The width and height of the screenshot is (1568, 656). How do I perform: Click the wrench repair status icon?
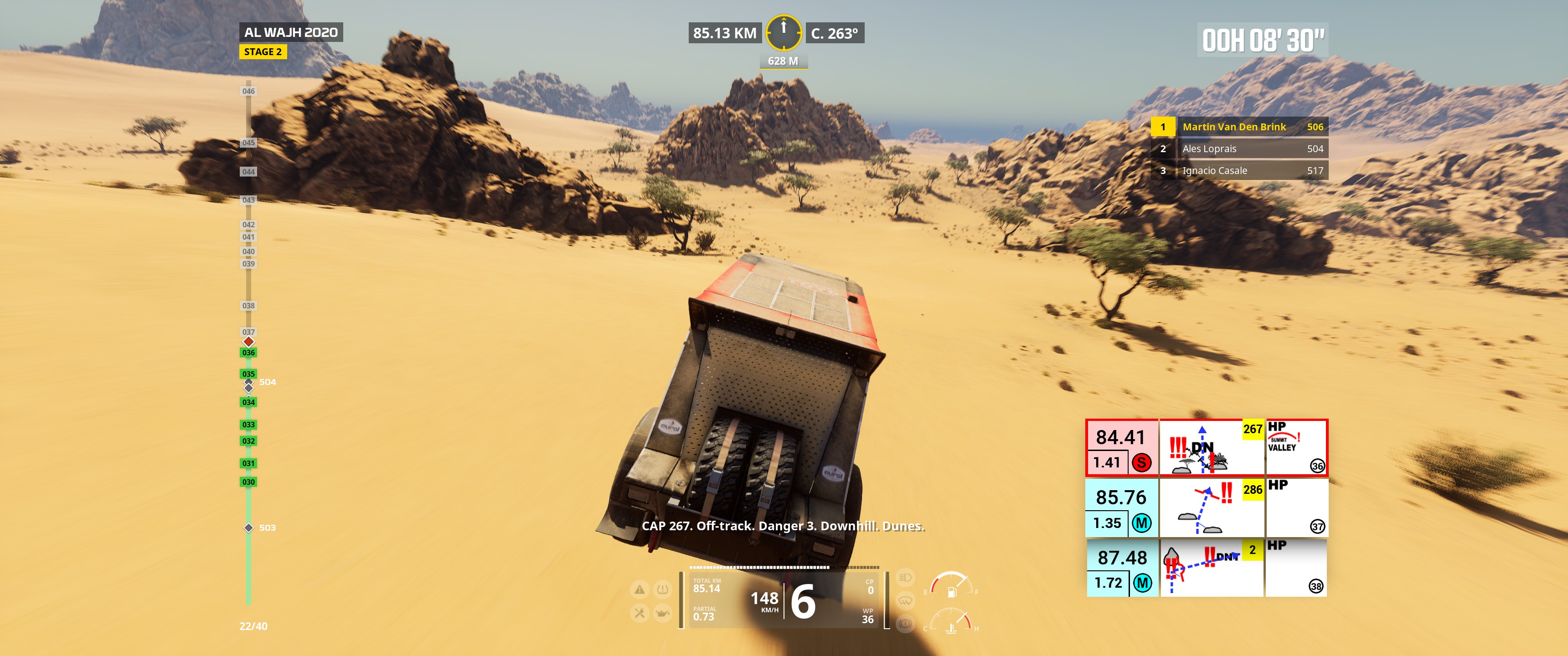[639, 613]
